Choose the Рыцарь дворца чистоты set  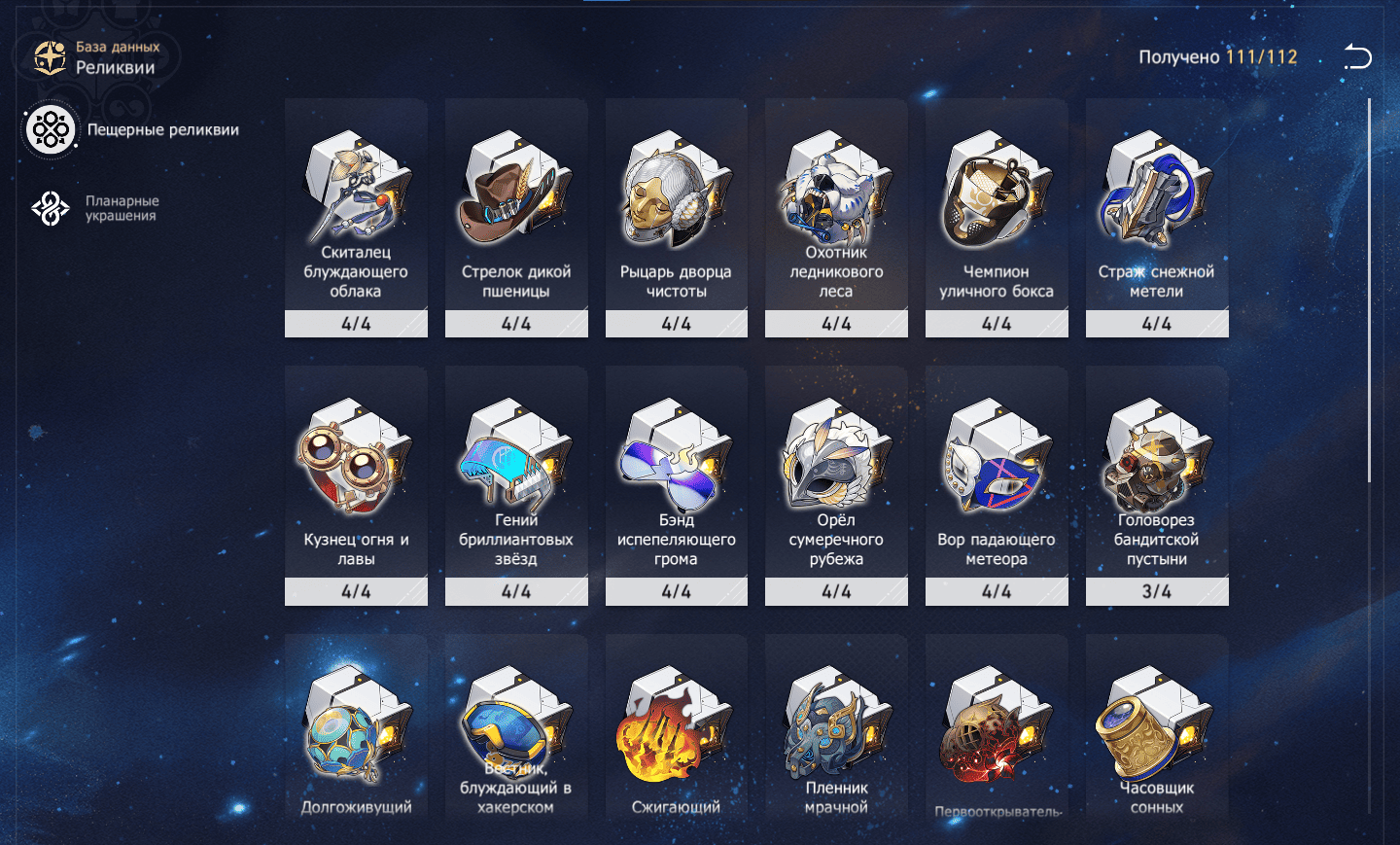(676, 218)
